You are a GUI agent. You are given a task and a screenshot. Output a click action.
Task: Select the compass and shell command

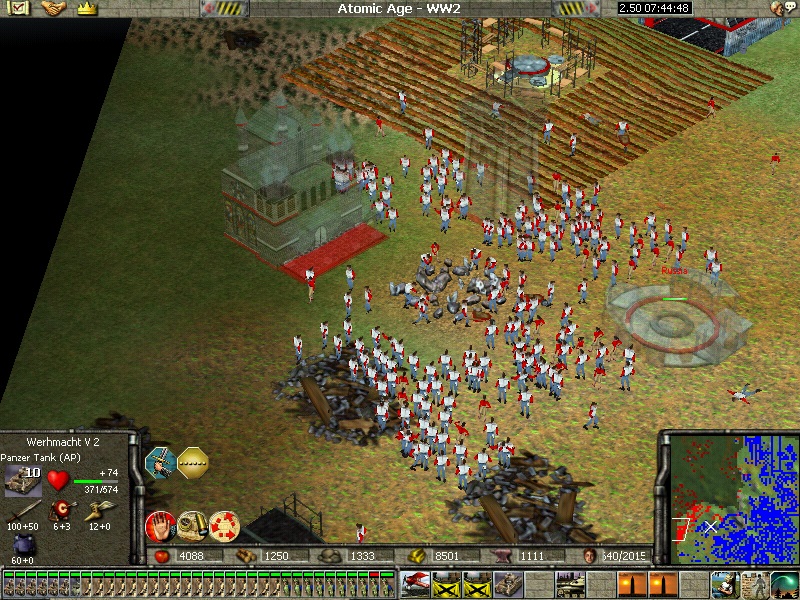(x=192, y=525)
